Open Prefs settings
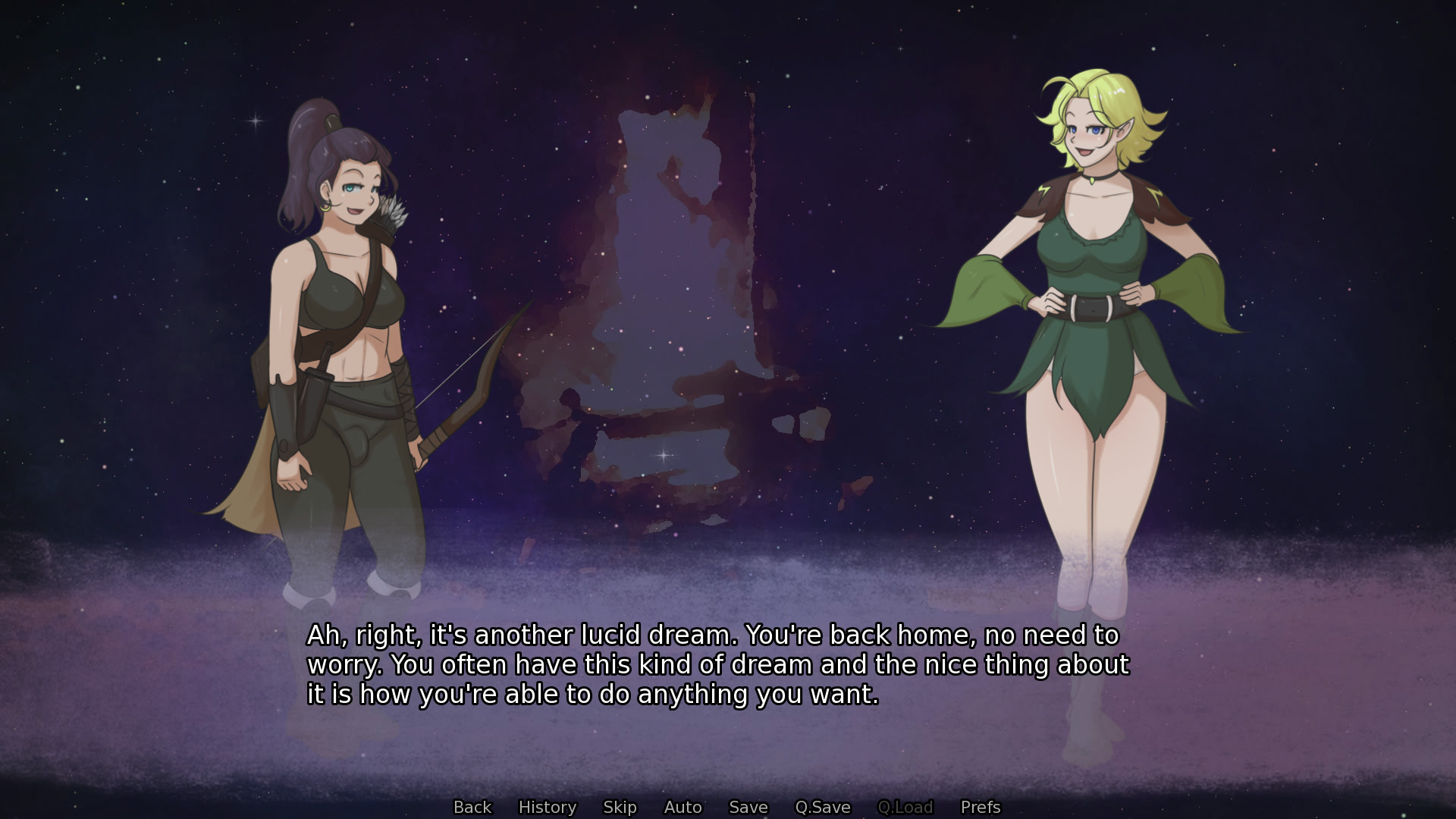This screenshot has height=819, width=1456. pos(980,807)
